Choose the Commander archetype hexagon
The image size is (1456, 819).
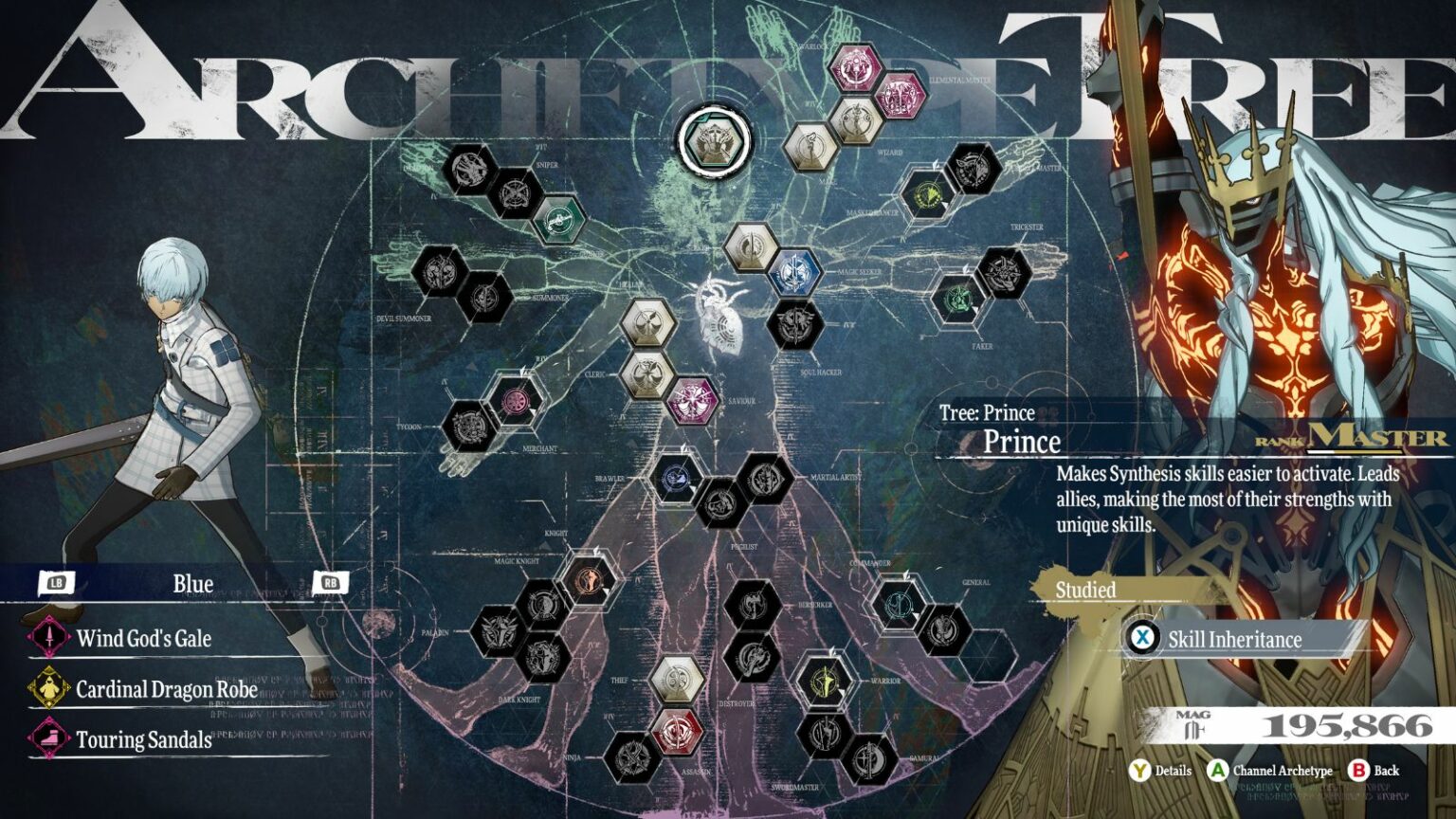point(899,604)
